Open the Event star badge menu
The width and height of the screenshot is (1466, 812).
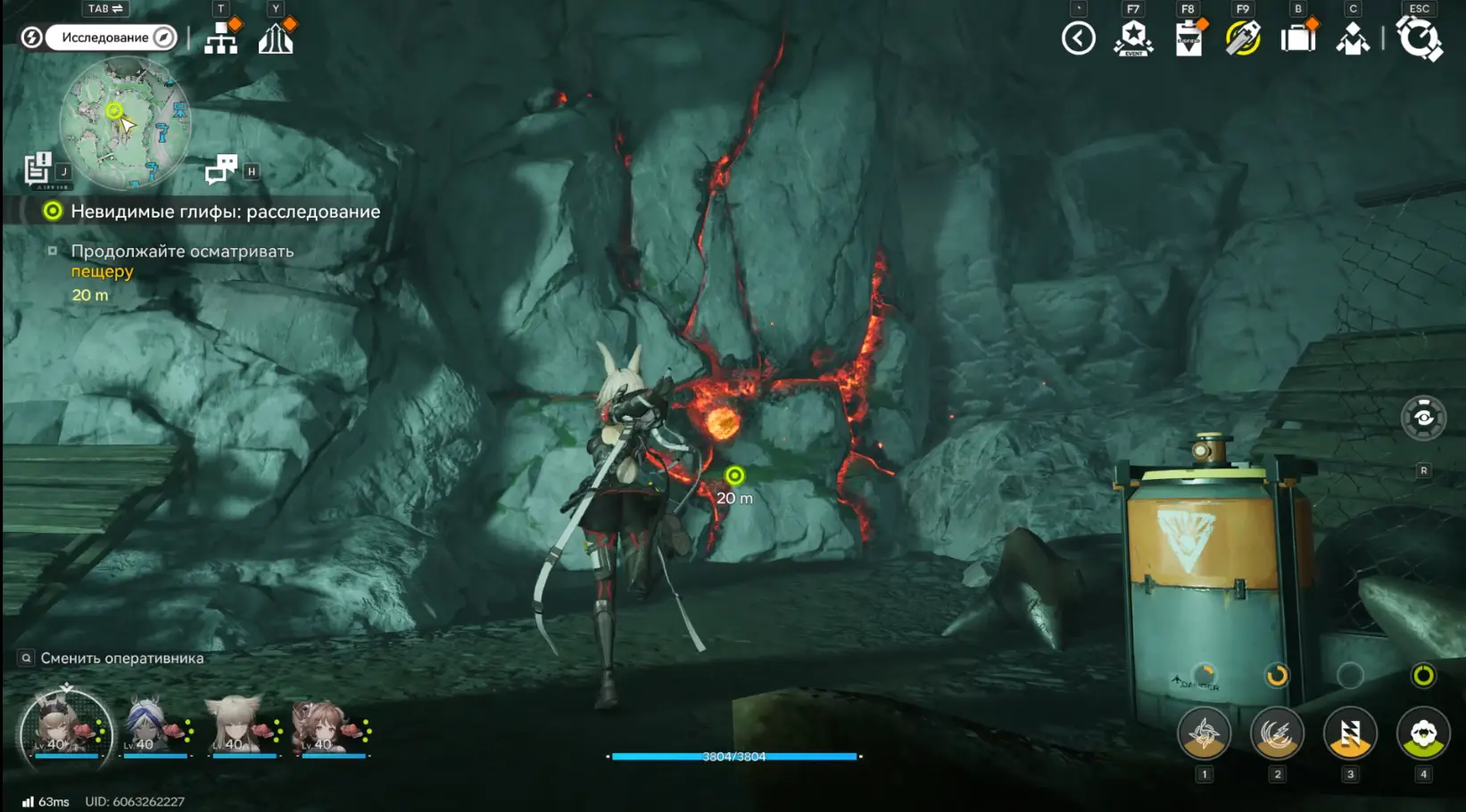[1133, 38]
